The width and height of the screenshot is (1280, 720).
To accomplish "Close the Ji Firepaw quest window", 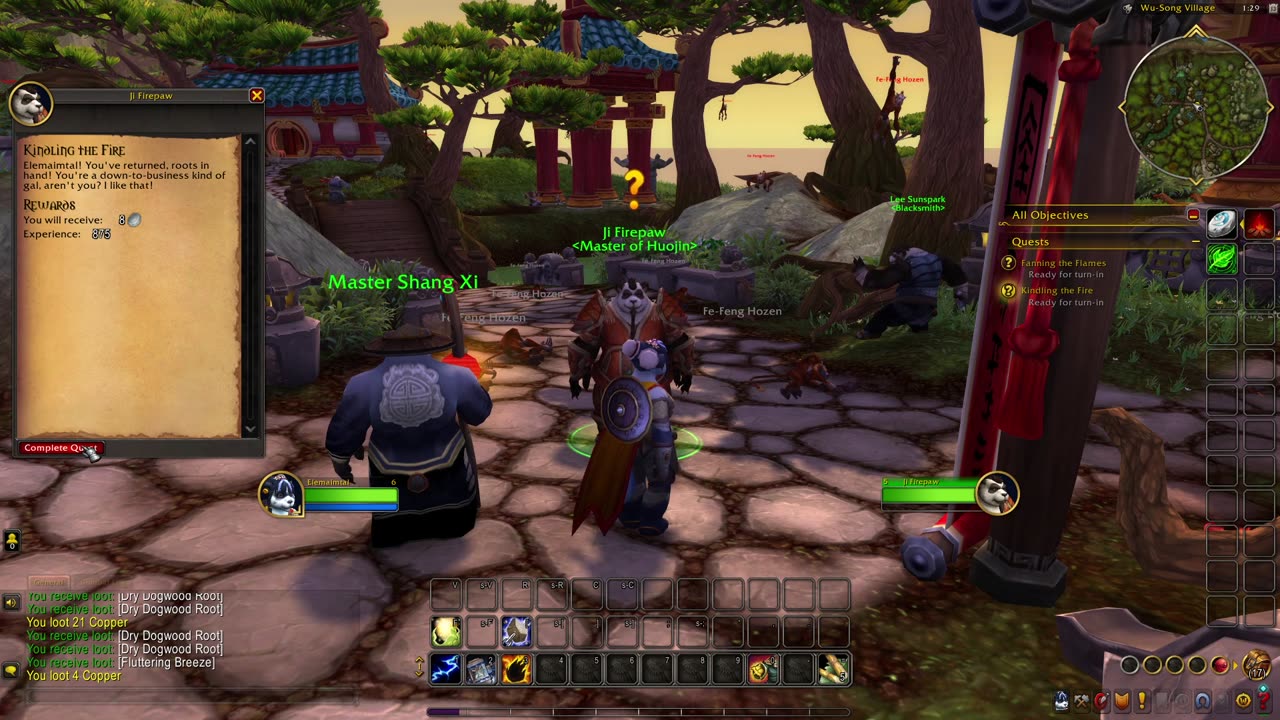I will (256, 96).
